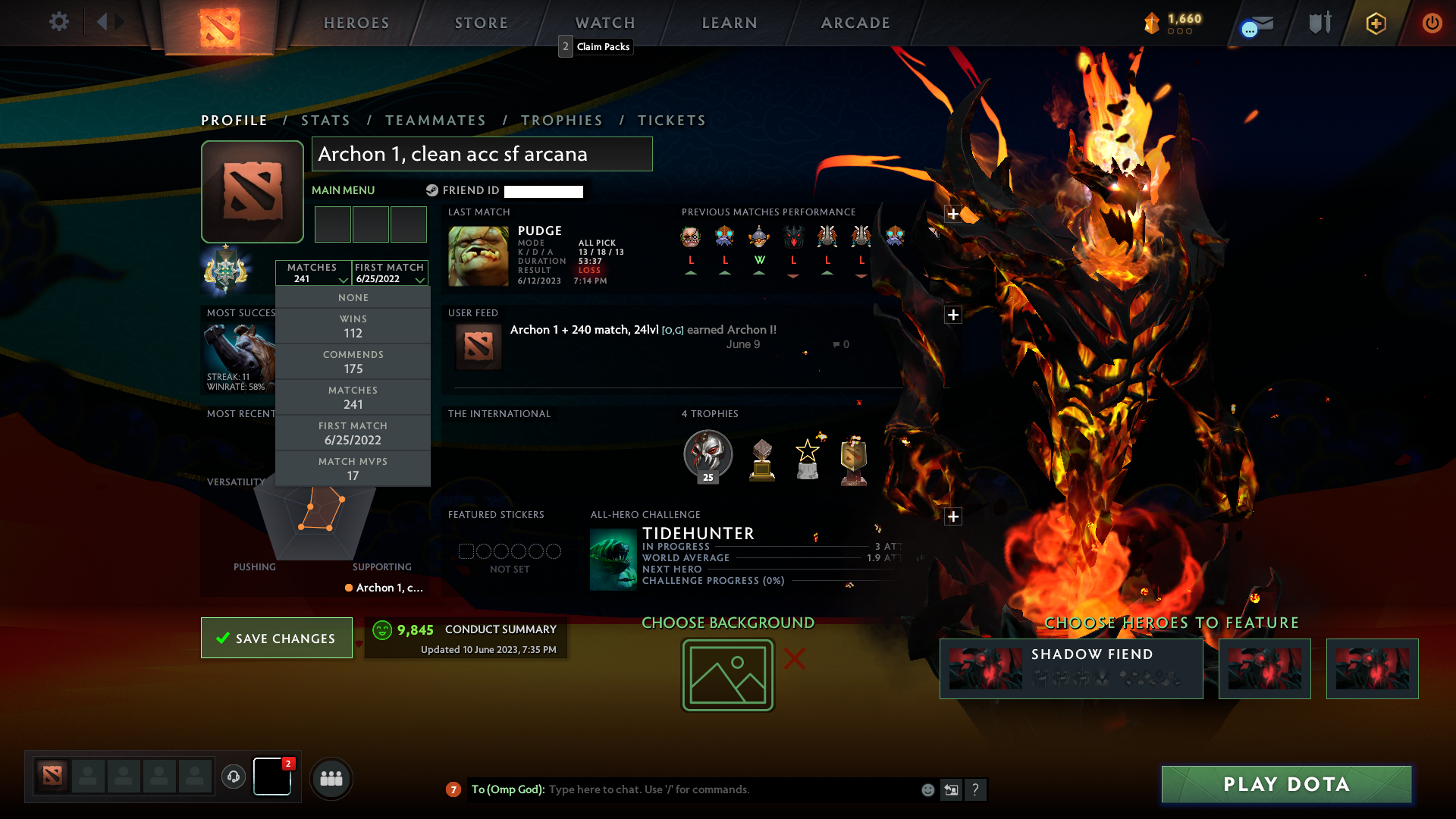Open the Armory via the shield and sword icon
This screenshot has width=1456, height=819.
tap(1318, 22)
